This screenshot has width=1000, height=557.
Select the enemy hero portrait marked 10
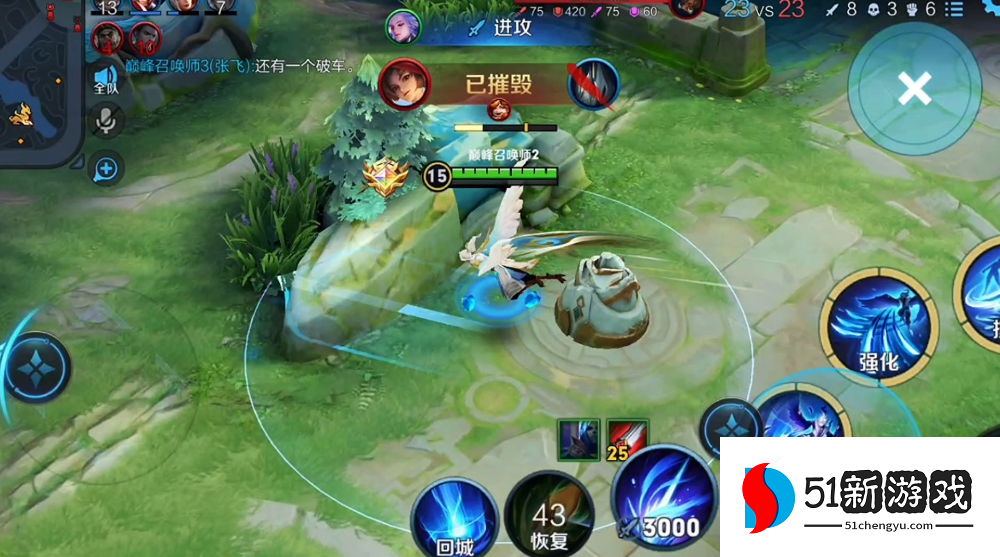[144, 38]
